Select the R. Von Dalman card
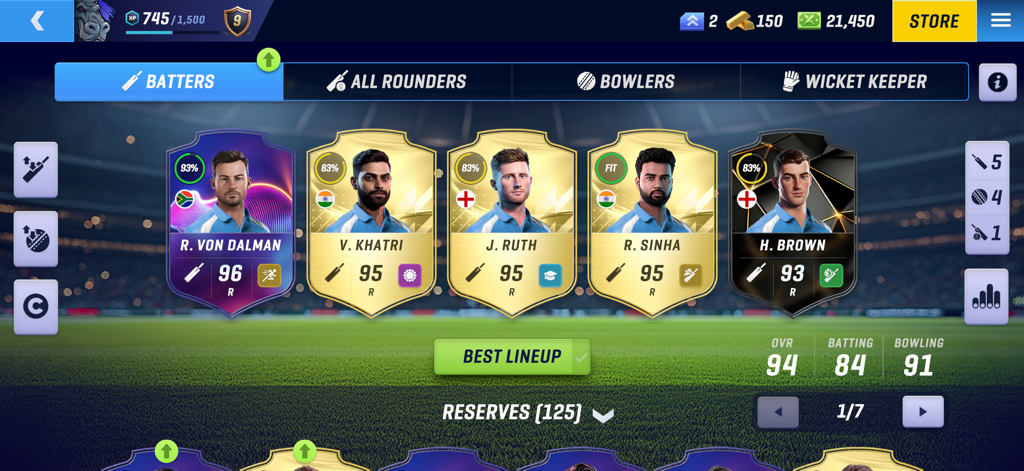 click(x=231, y=222)
